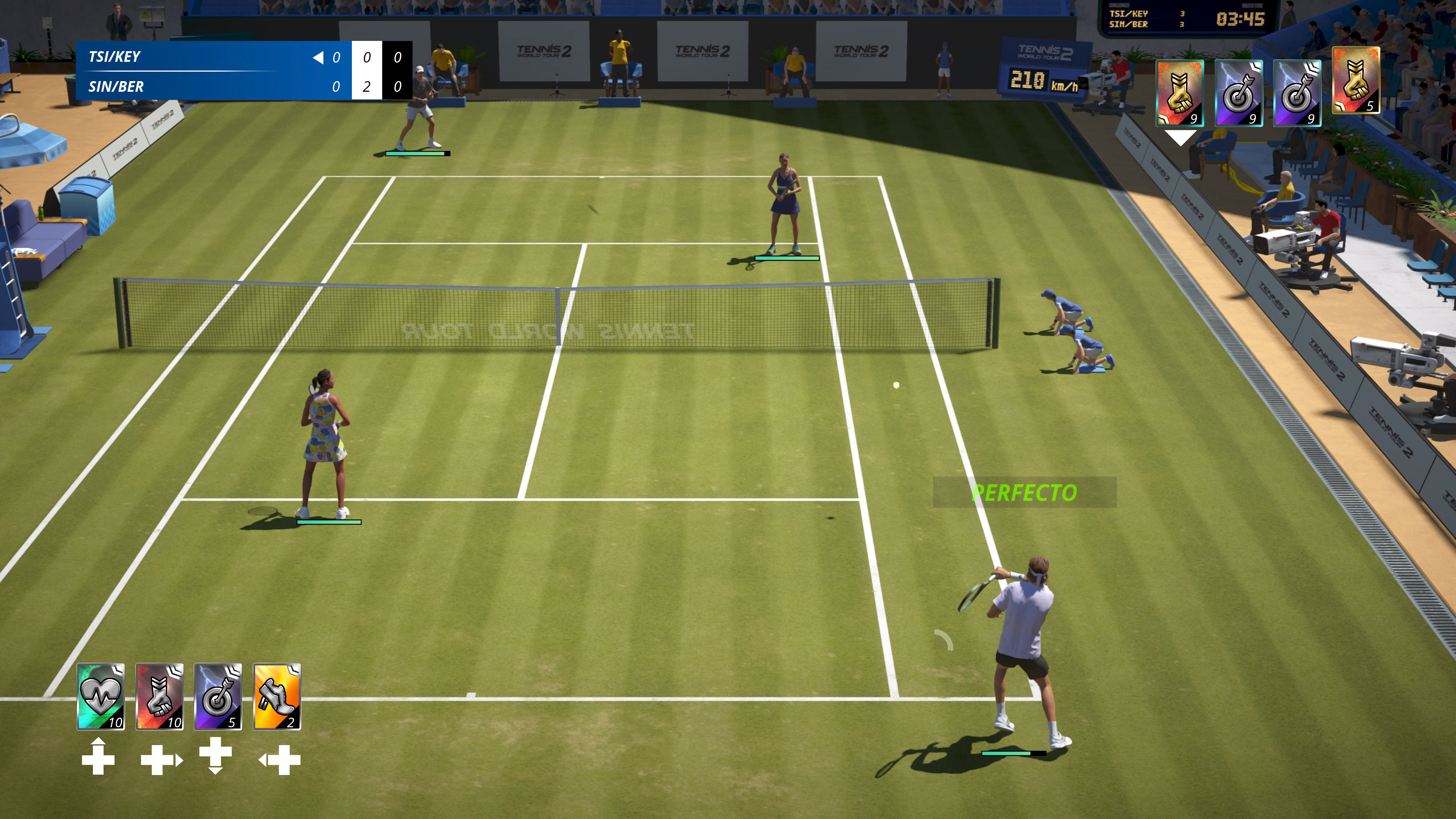The height and width of the screenshot is (819, 1456).
Task: Select the green heartbeat endurance card
Action: coord(100,696)
